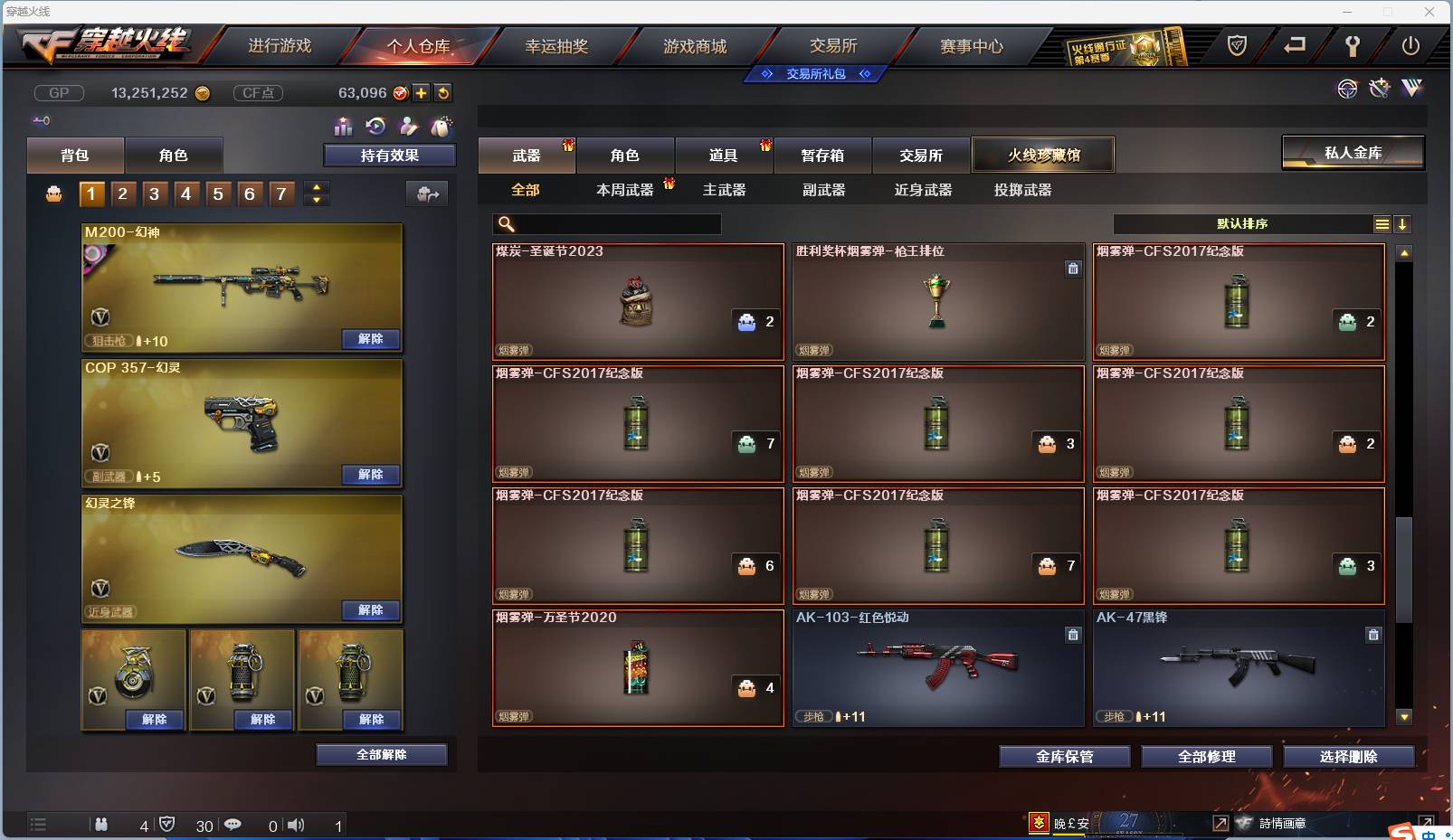Image resolution: width=1453 pixels, height=840 pixels.
Task: Toggle list view with the sort layout icon
Action: 1382,224
